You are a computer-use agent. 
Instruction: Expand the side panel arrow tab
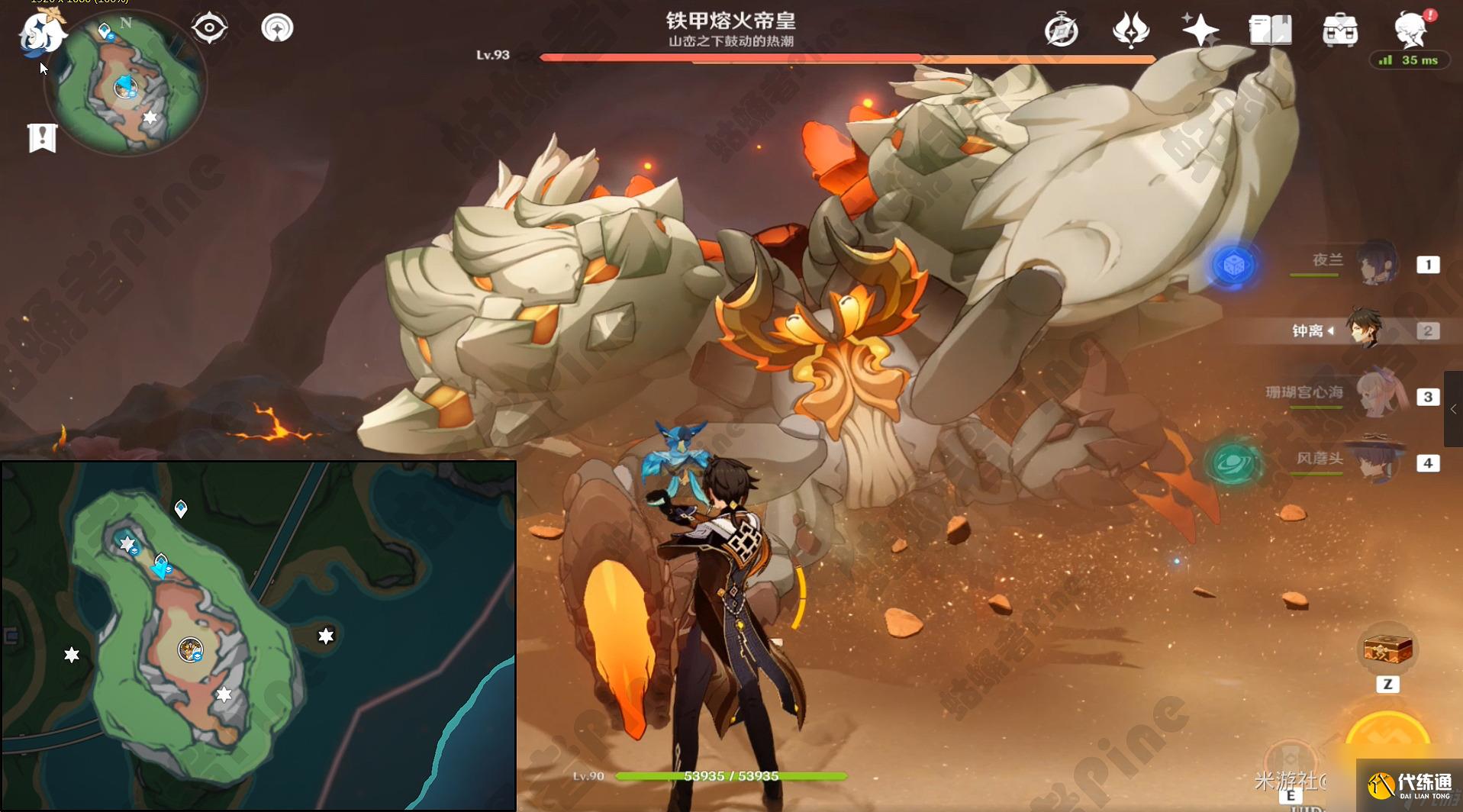(1453, 409)
